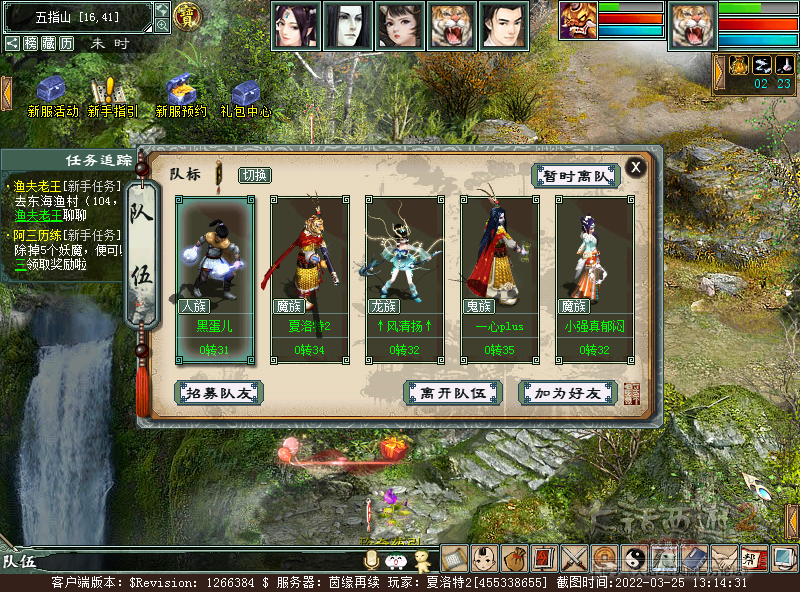Open the crossed swords combat icon
The height and width of the screenshot is (592, 800).
pyautogui.click(x=574, y=557)
